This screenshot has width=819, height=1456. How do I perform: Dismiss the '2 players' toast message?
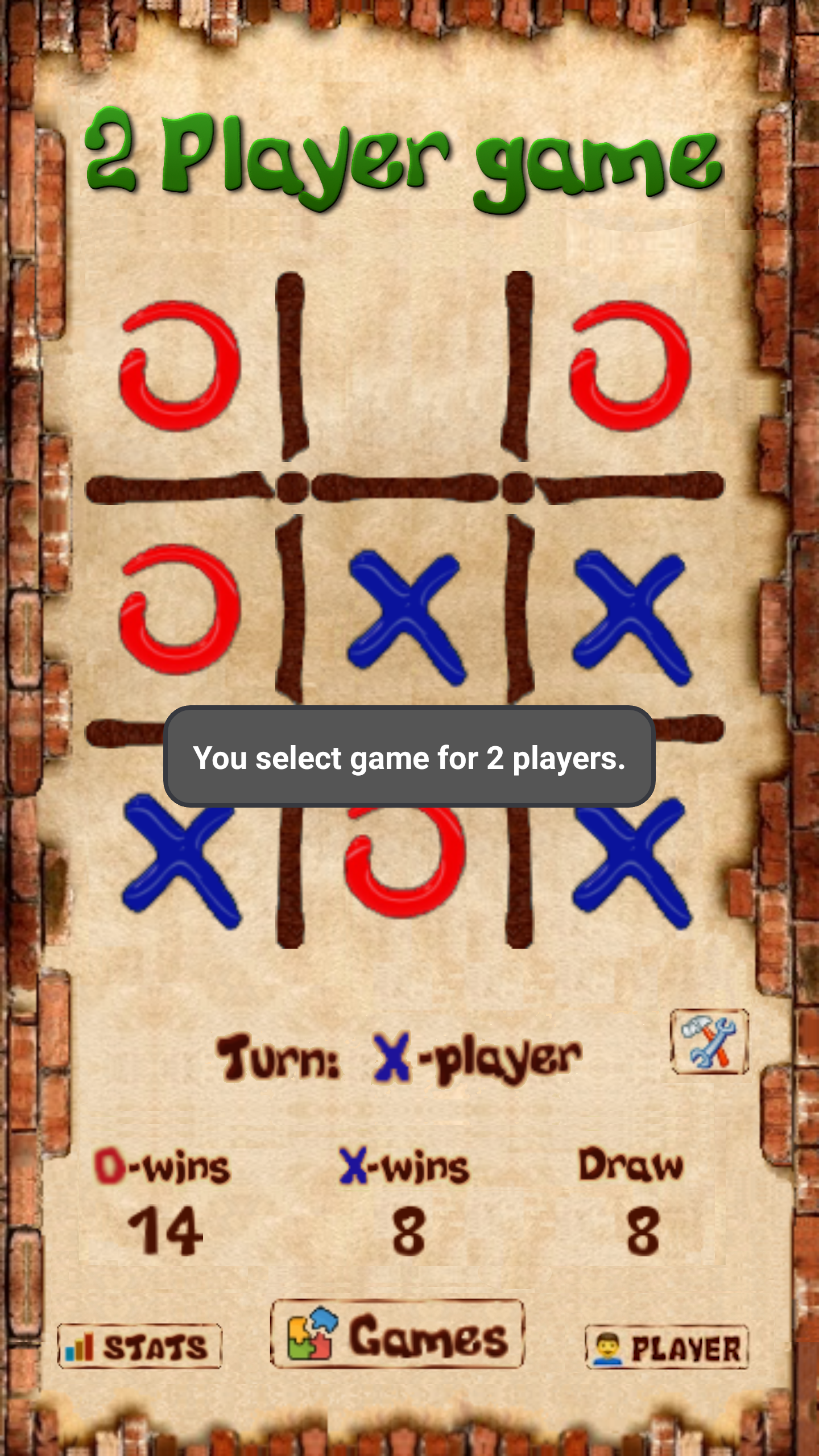(409, 758)
